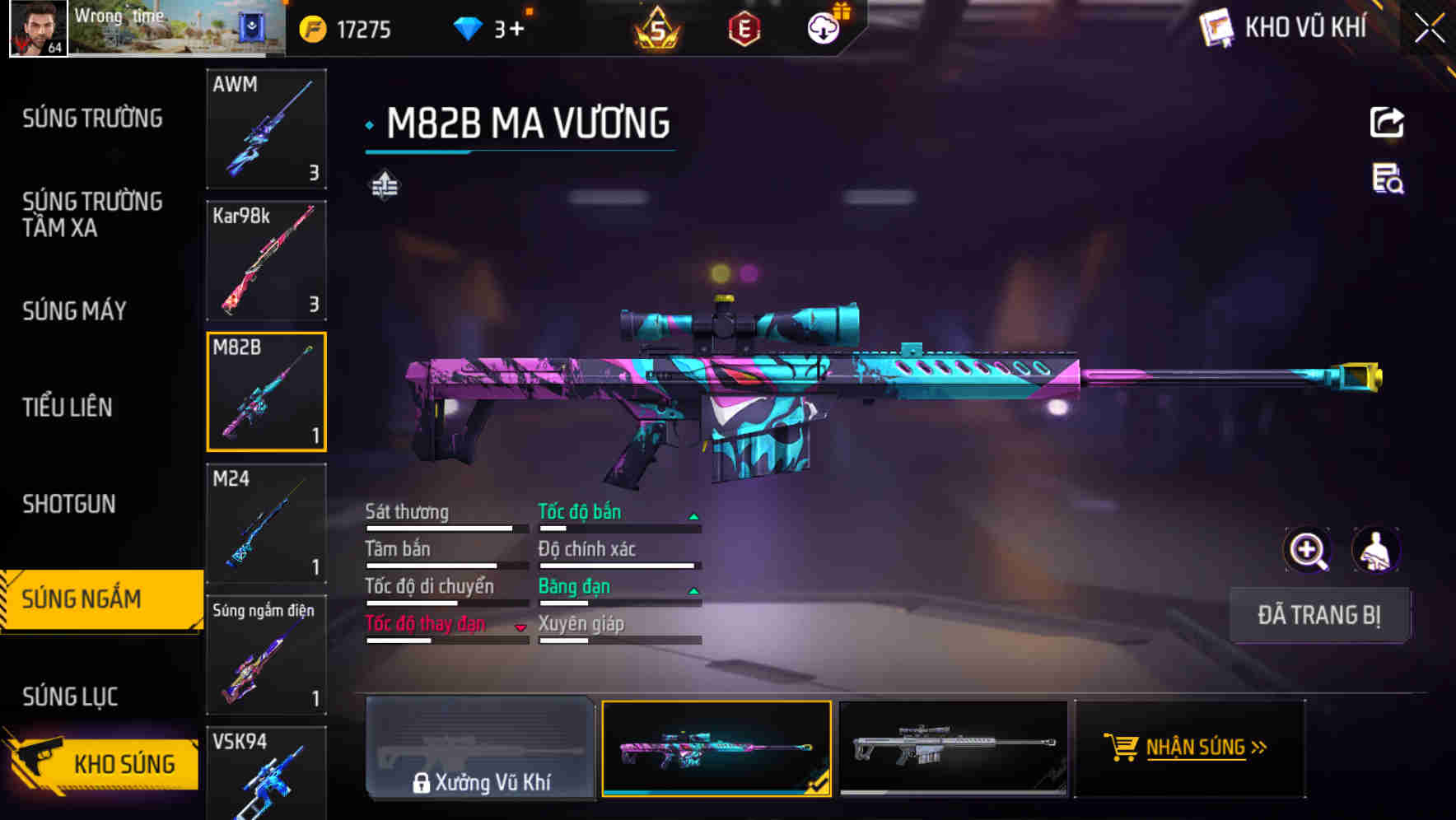Switch to the SÚNG MÁY category tab
Screen dimensions: 1456x820
(74, 311)
